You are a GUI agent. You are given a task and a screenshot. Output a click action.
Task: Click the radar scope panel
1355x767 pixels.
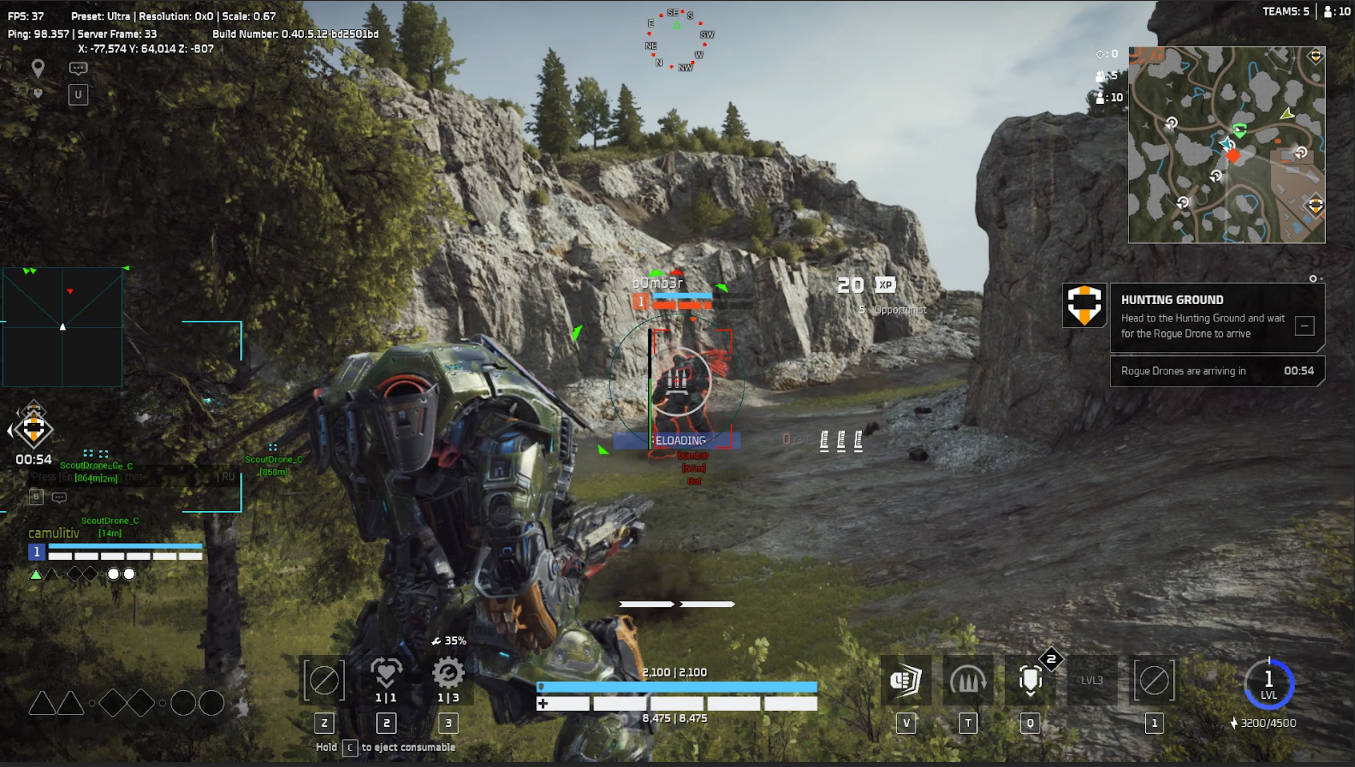click(x=62, y=327)
